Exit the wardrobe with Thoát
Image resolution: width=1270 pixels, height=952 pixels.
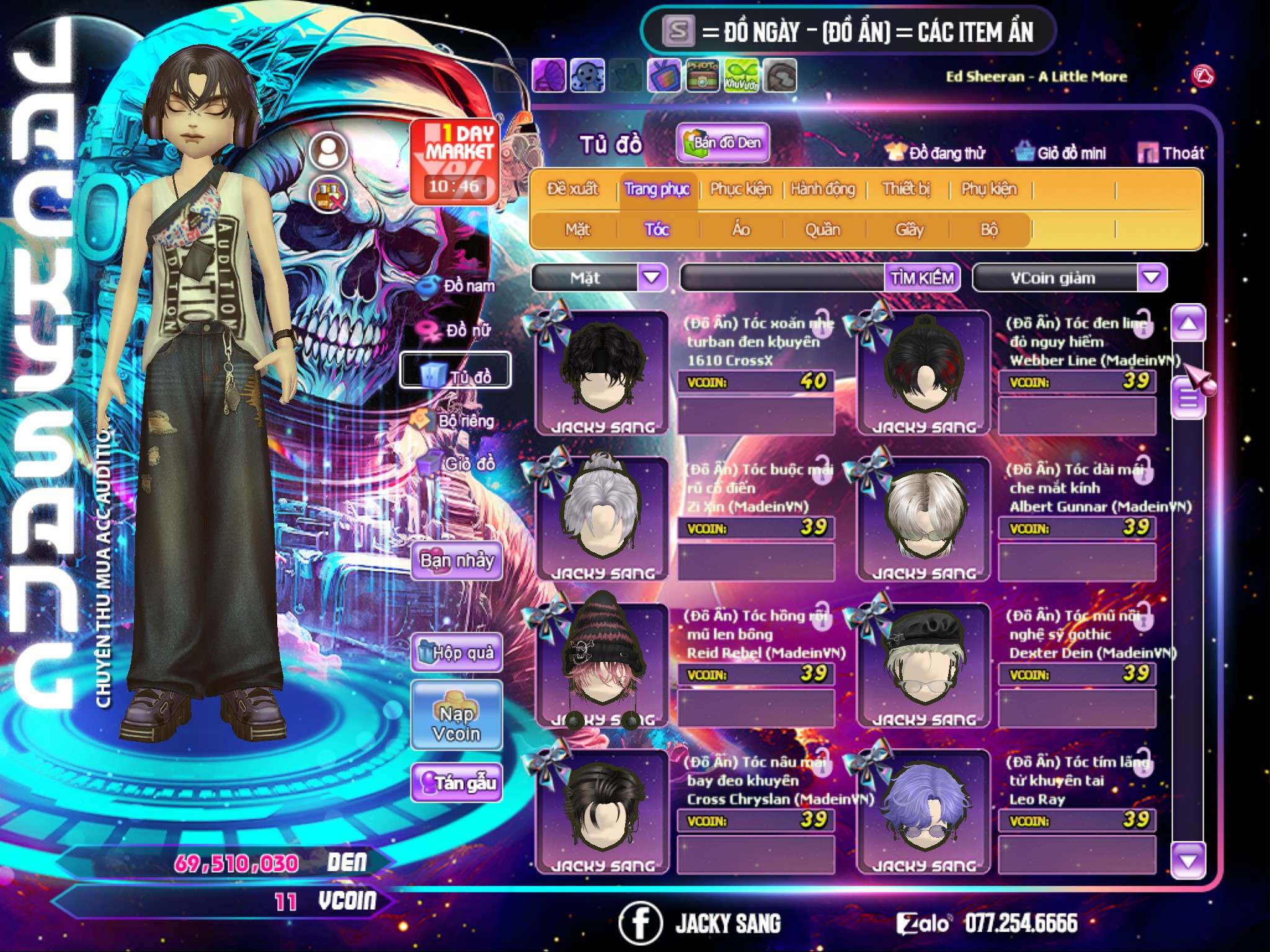click(1171, 153)
